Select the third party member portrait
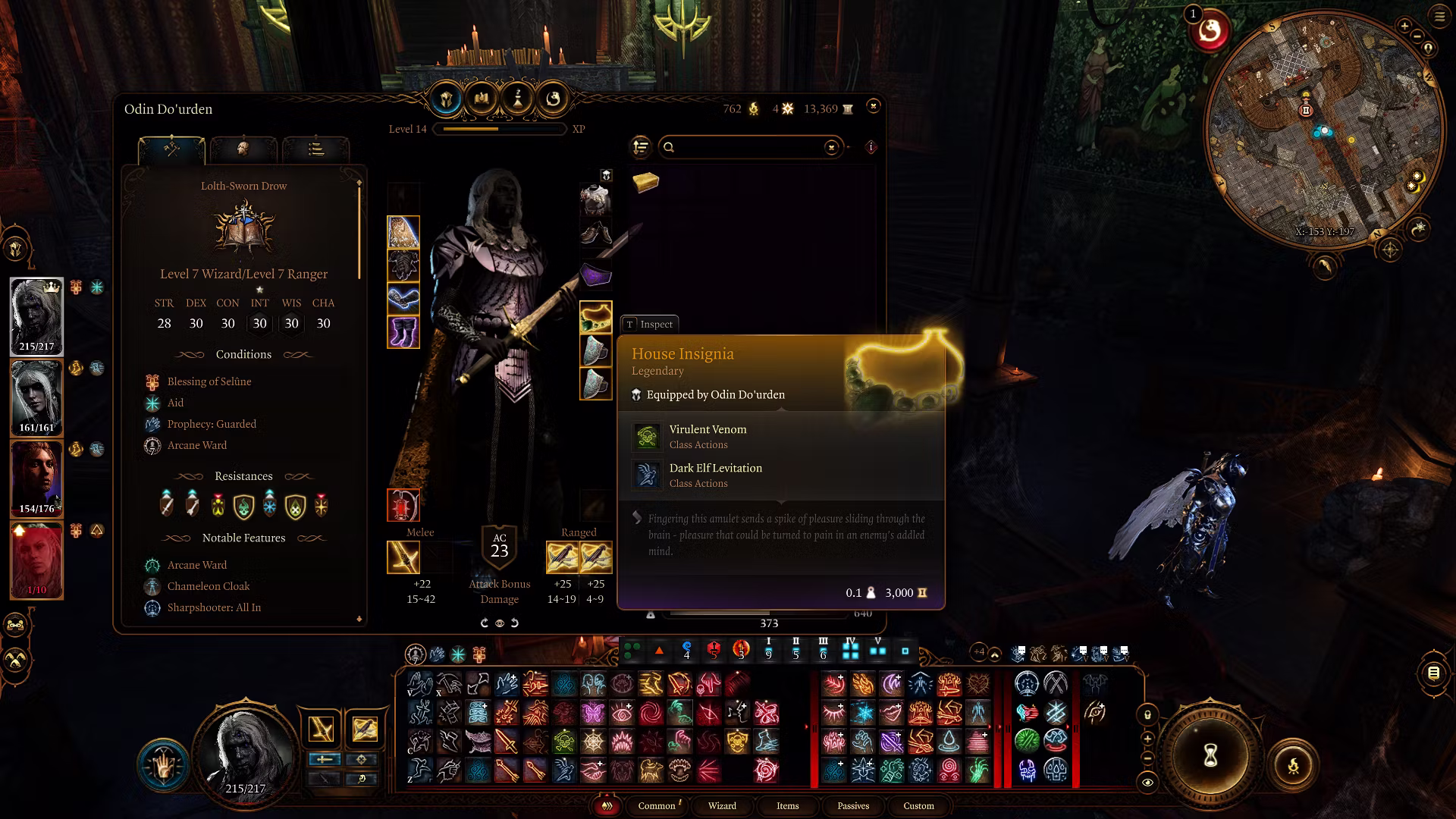Screen dimensions: 1456x819 click(x=36, y=479)
